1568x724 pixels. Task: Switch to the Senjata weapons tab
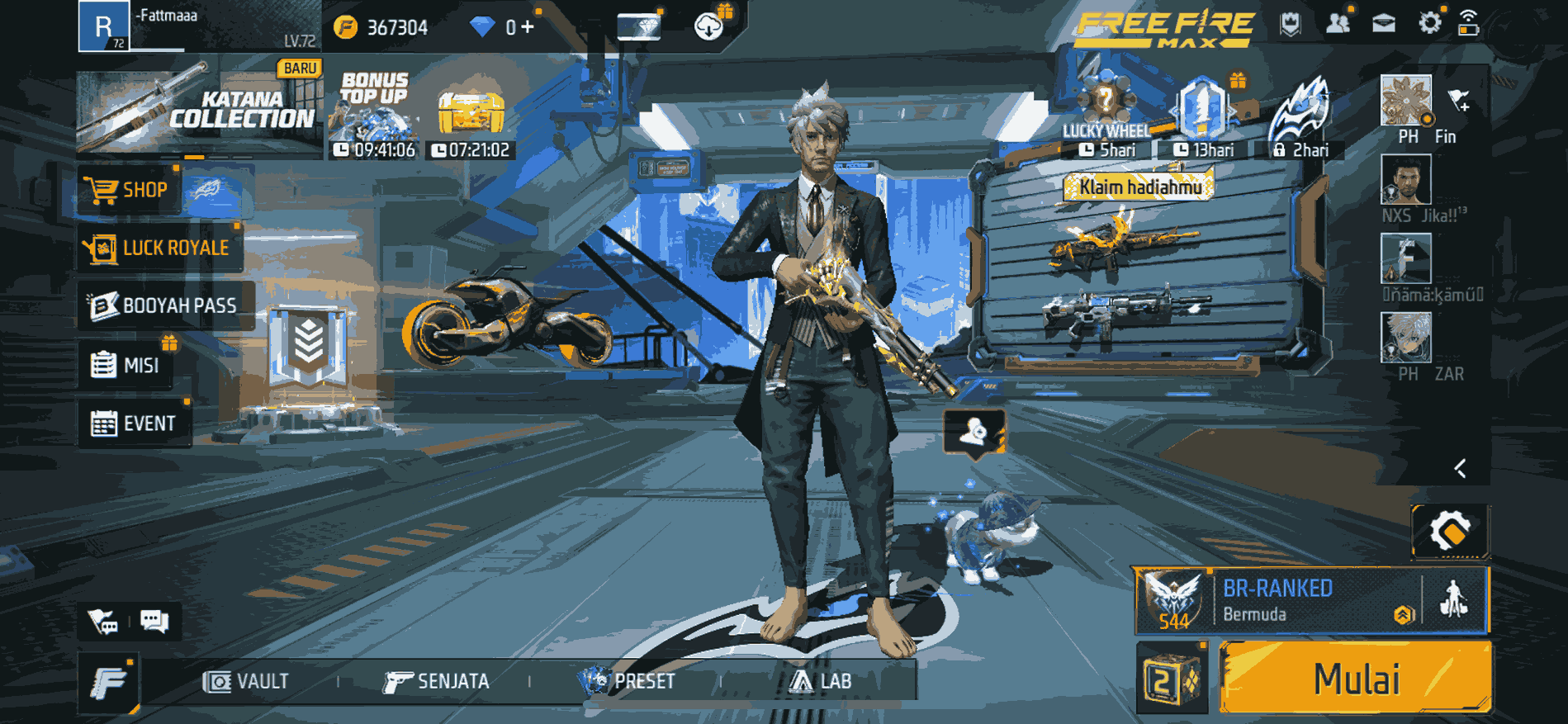coord(436,681)
